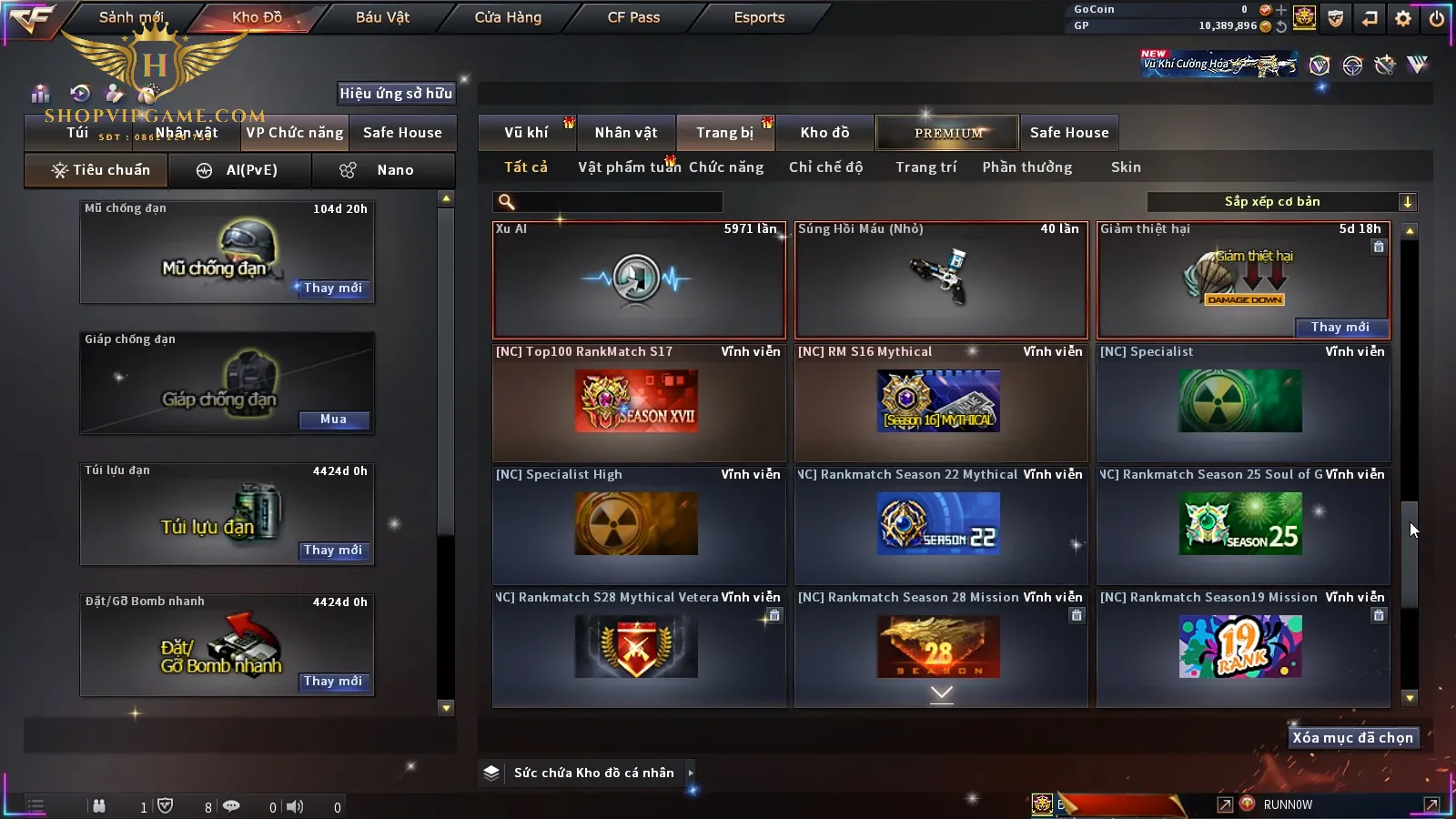Show the Chế độ sub-category
This screenshot has height=819, width=1456.
[825, 167]
